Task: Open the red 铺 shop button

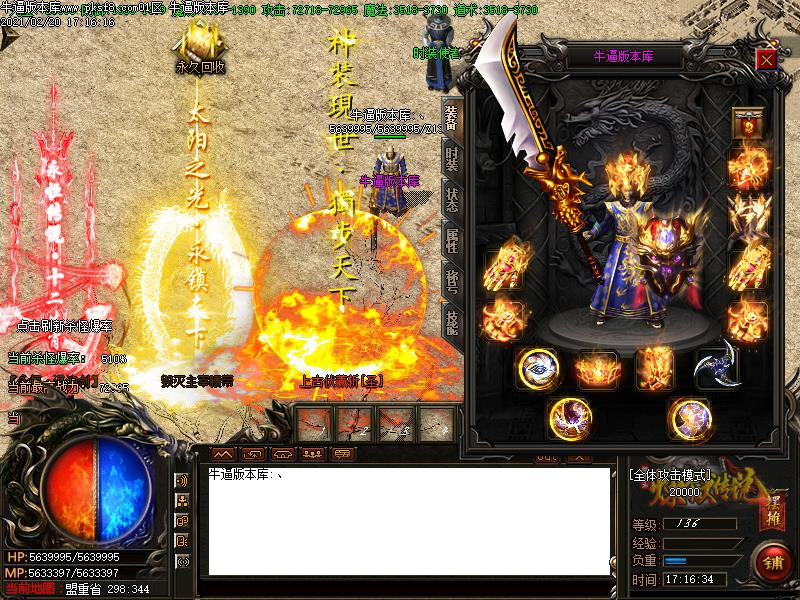Action: [770, 562]
